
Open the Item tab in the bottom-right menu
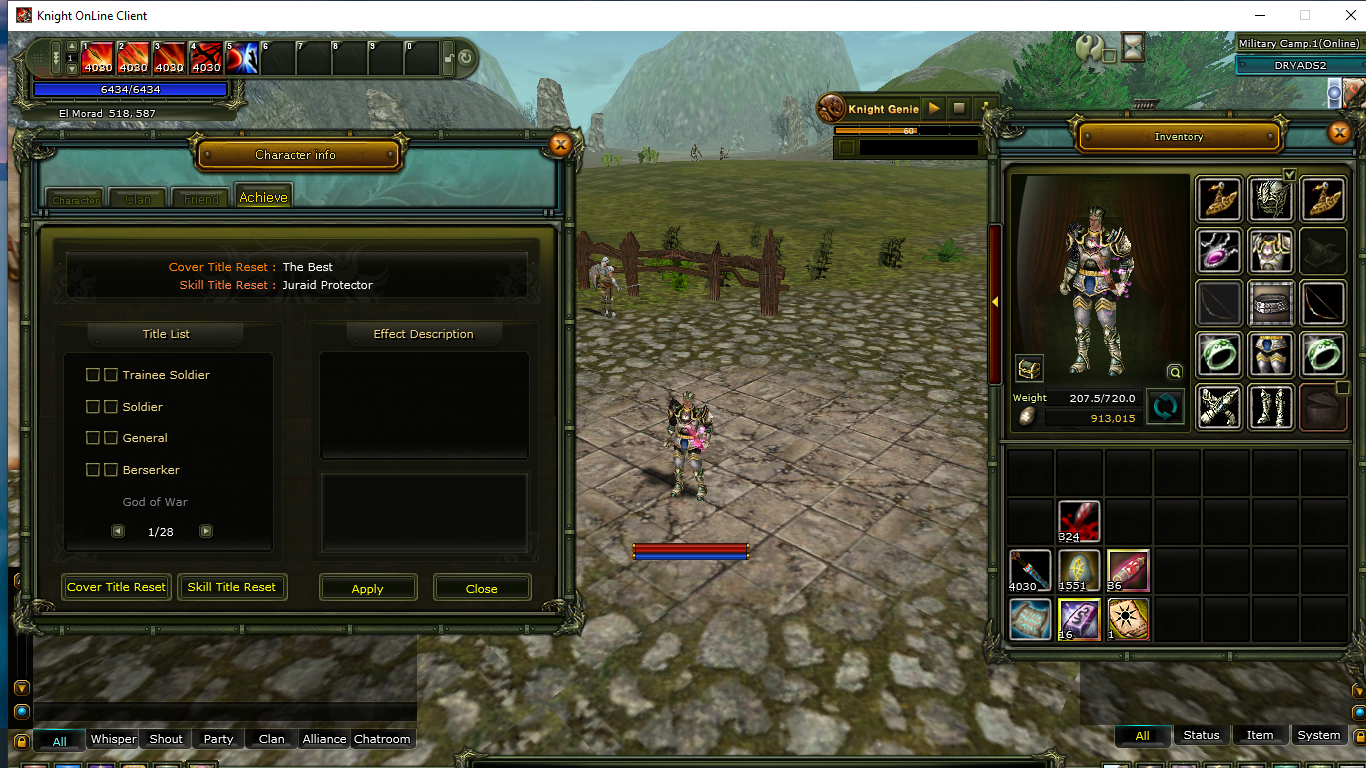point(1258,735)
